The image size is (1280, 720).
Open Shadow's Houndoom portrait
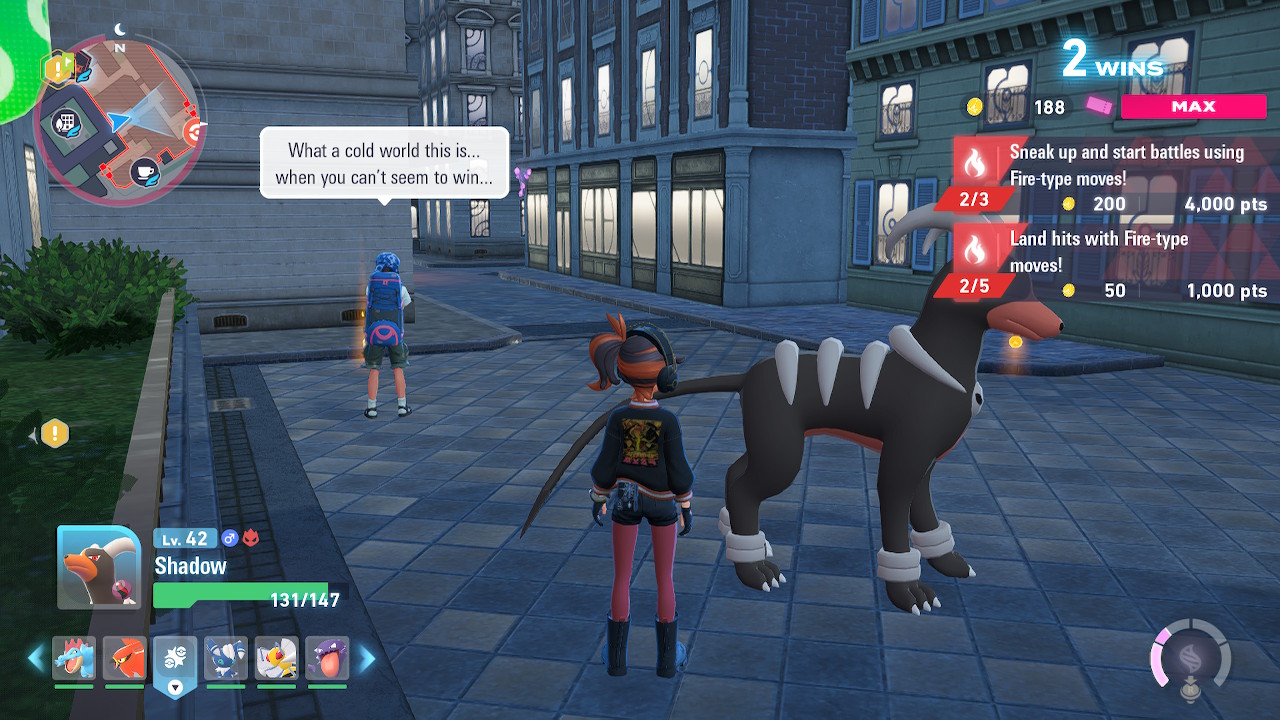(99, 567)
